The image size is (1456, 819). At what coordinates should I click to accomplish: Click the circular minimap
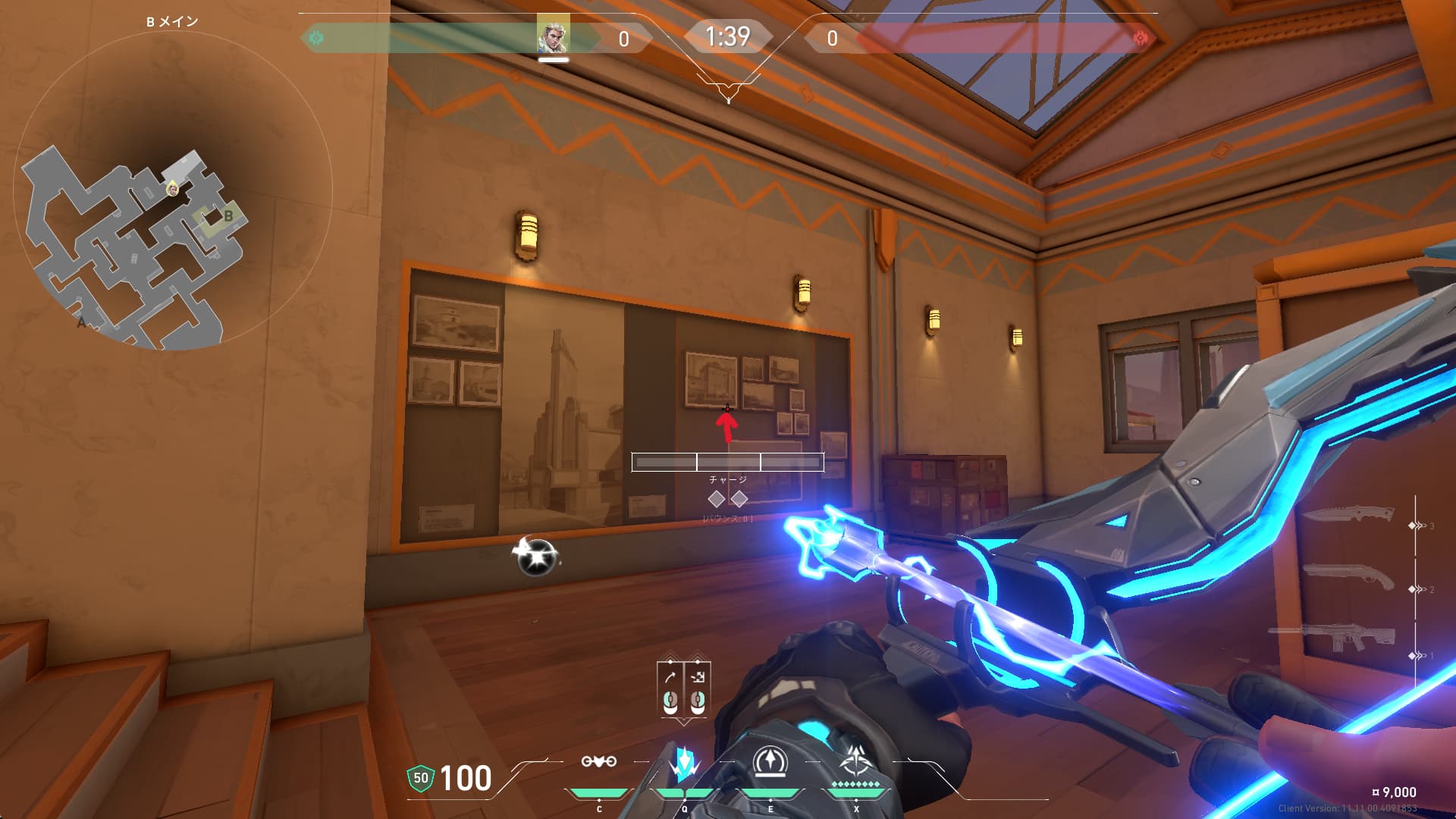173,190
